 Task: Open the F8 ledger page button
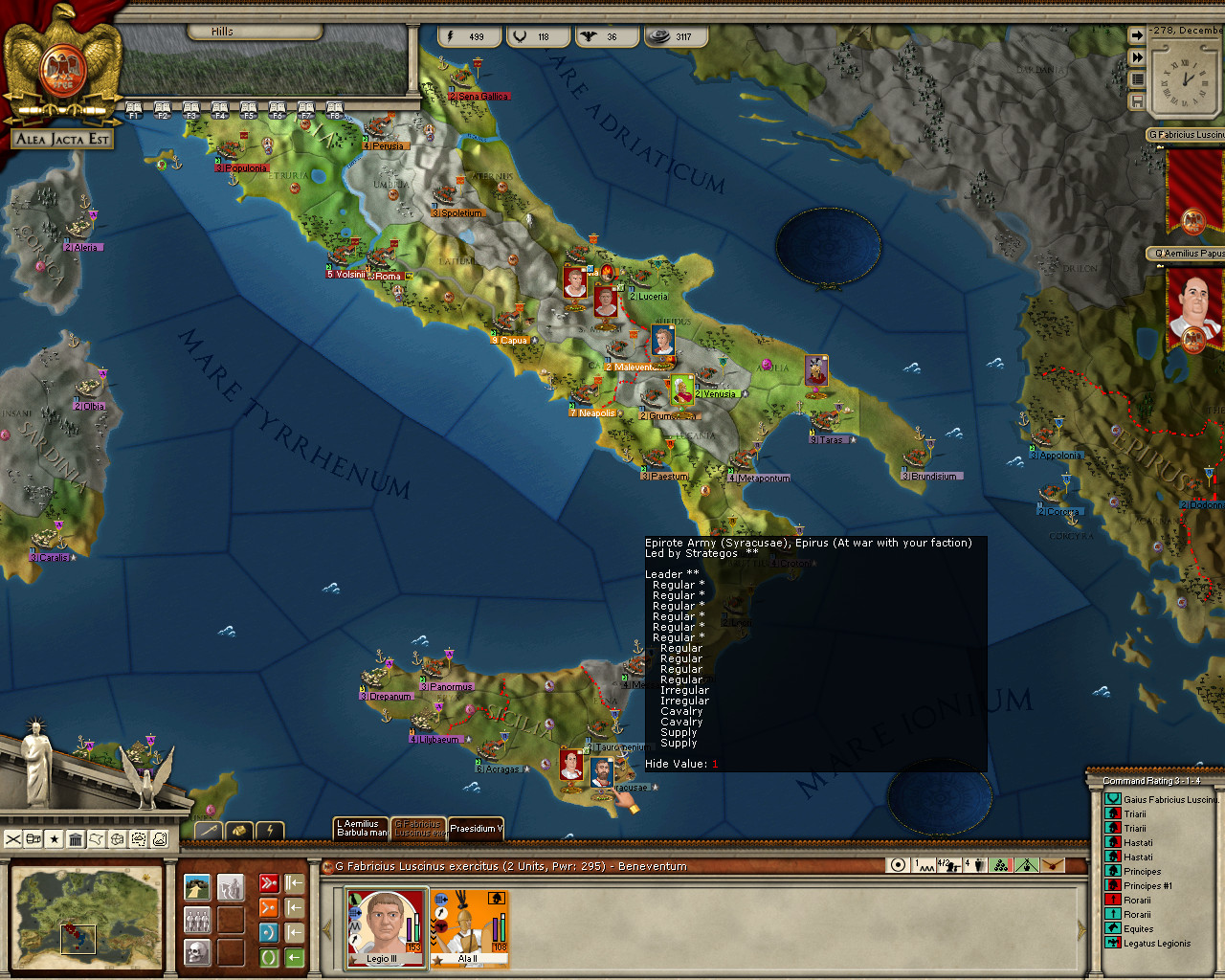[x=334, y=110]
